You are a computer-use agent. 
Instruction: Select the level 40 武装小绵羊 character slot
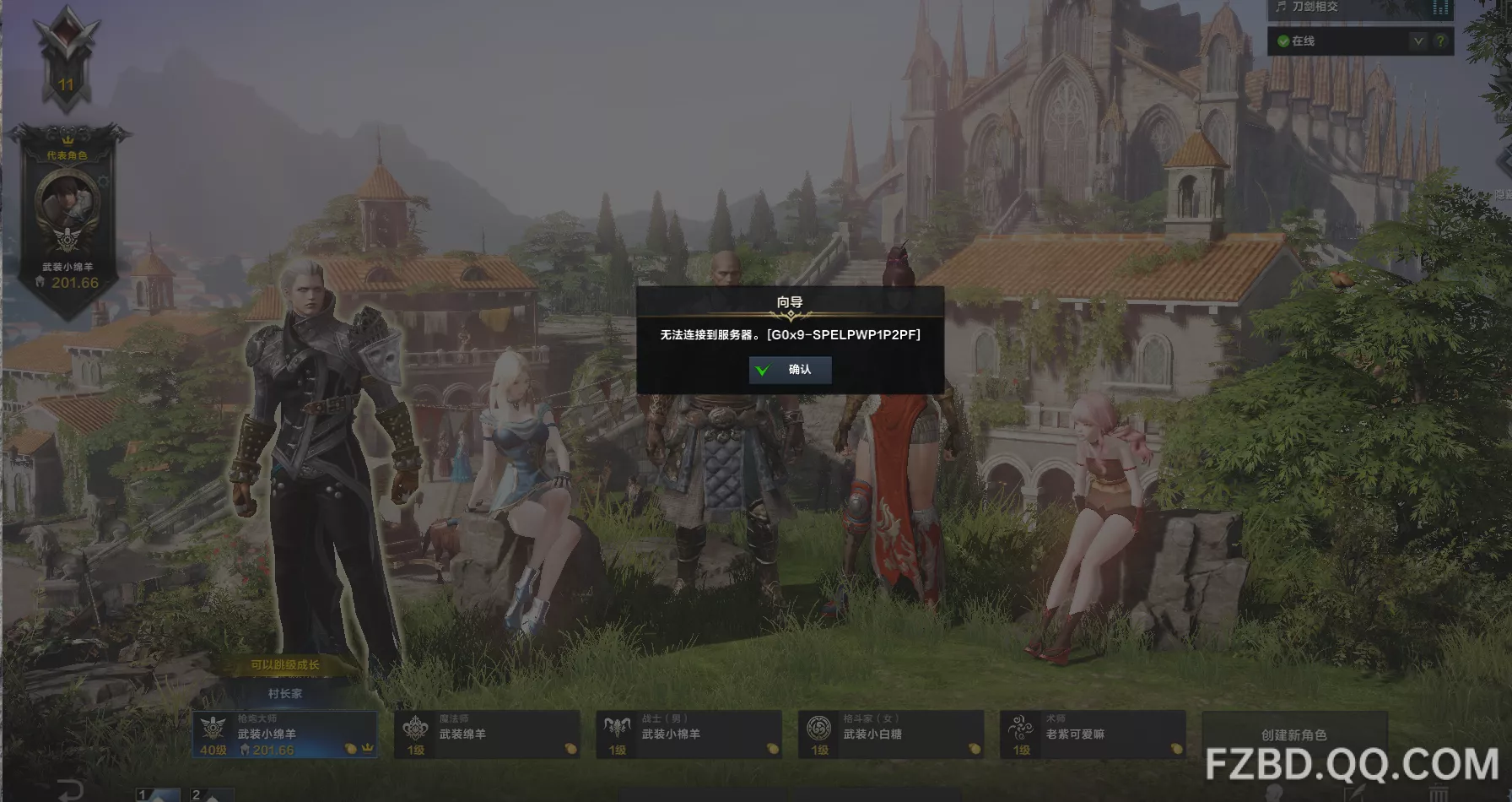tap(284, 734)
